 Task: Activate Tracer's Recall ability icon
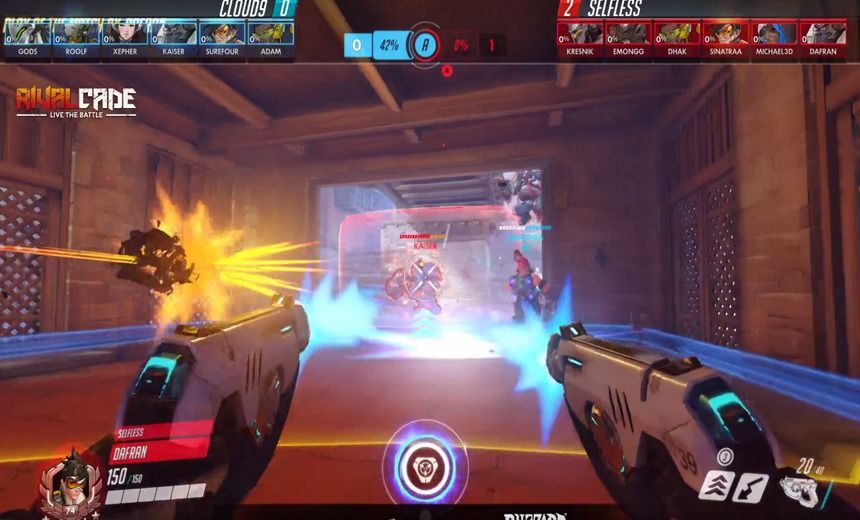click(x=750, y=487)
